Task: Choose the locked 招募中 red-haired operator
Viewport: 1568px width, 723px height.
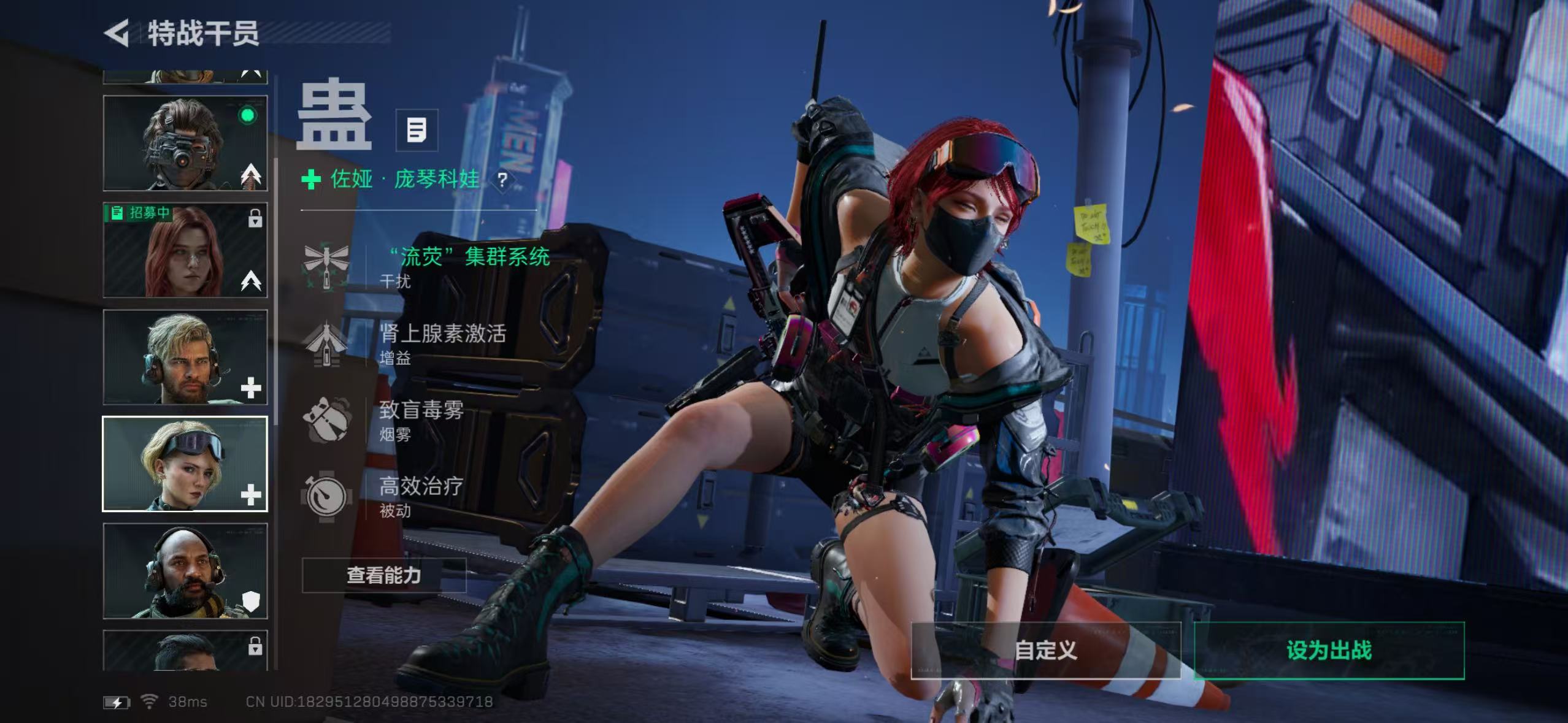Action: point(185,250)
